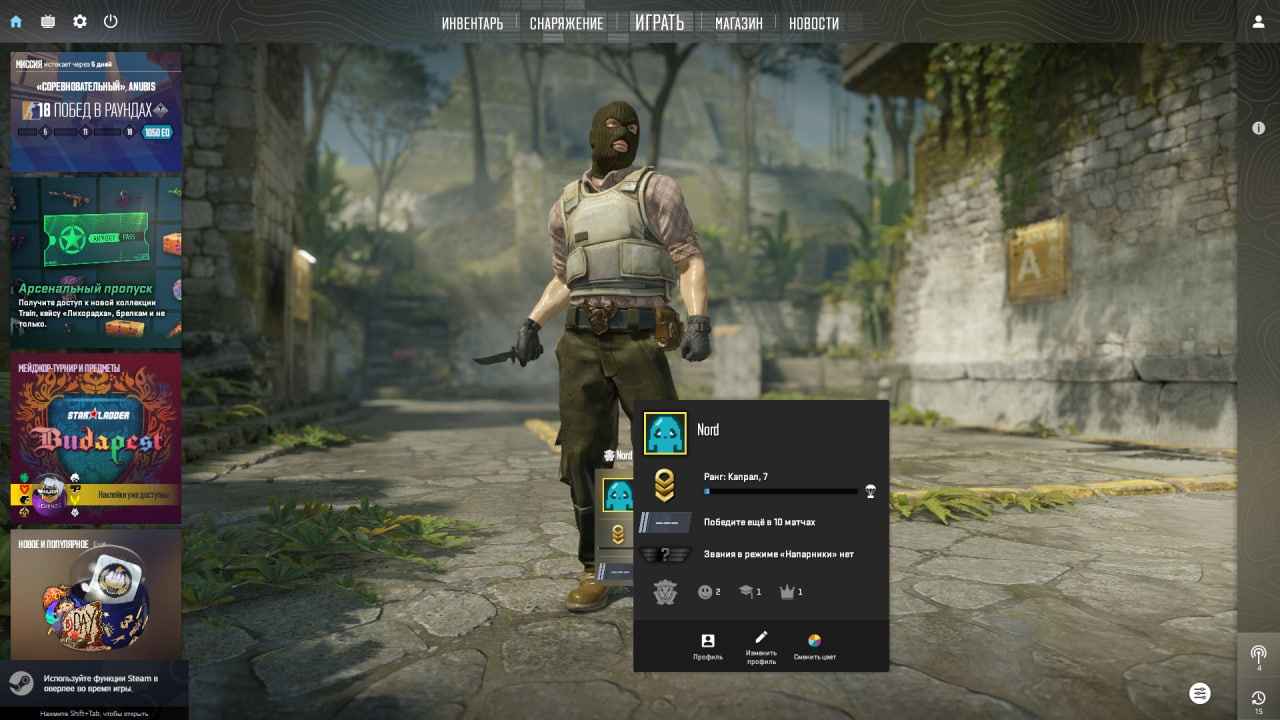Image resolution: width=1280 pixels, height=720 pixels.
Task: Select the home icon in the top-left
Action: 14,21
